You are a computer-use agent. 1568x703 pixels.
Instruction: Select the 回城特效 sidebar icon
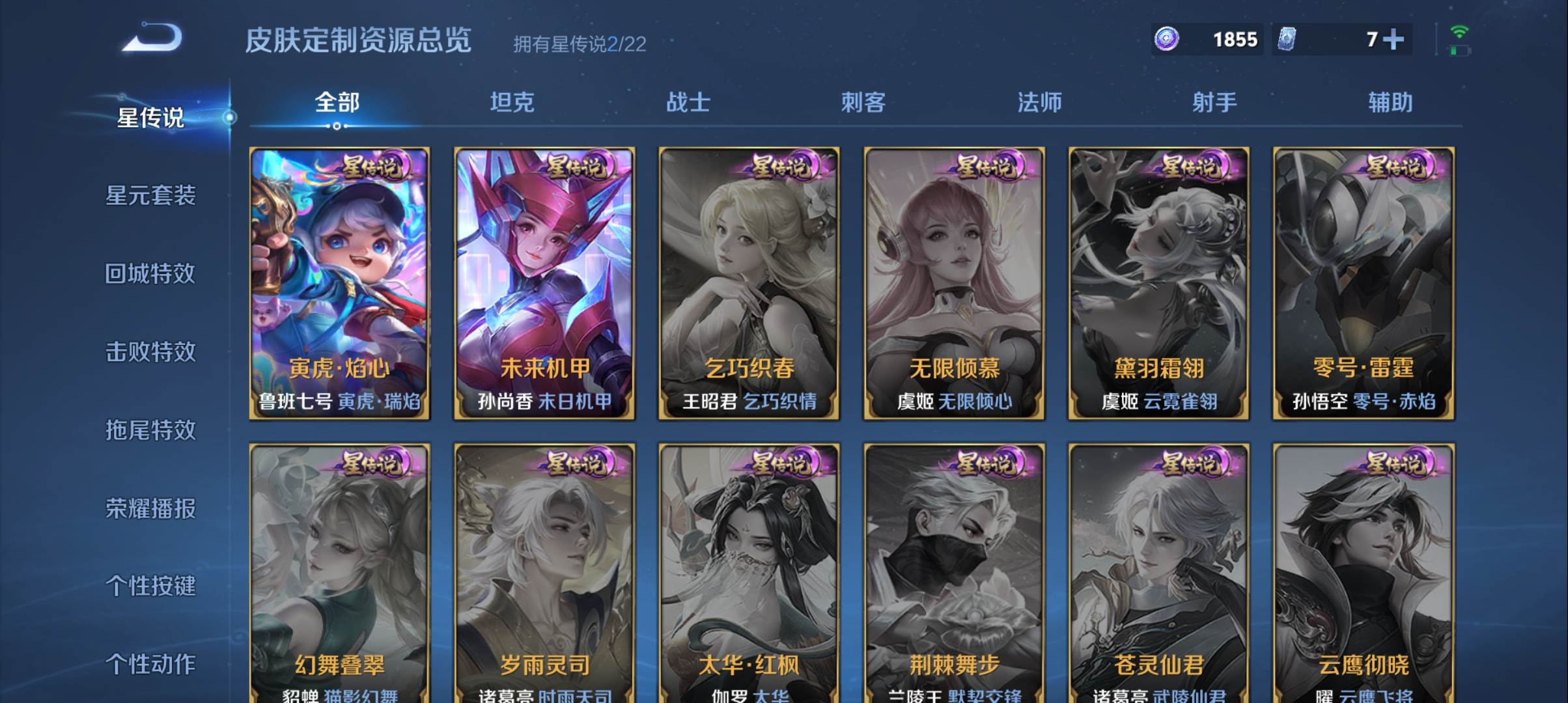(152, 274)
